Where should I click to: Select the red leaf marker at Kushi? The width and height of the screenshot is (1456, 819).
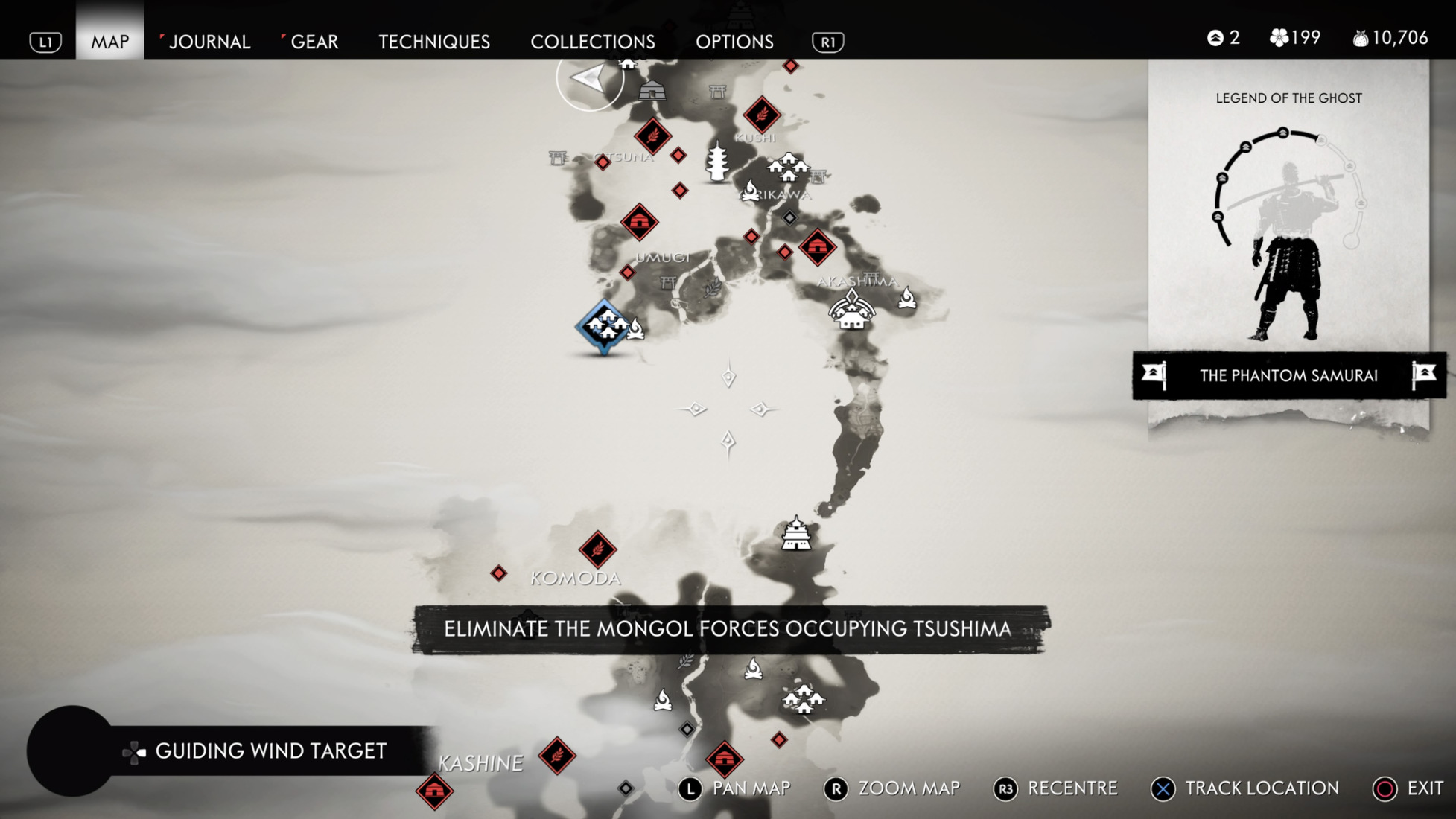(761, 115)
